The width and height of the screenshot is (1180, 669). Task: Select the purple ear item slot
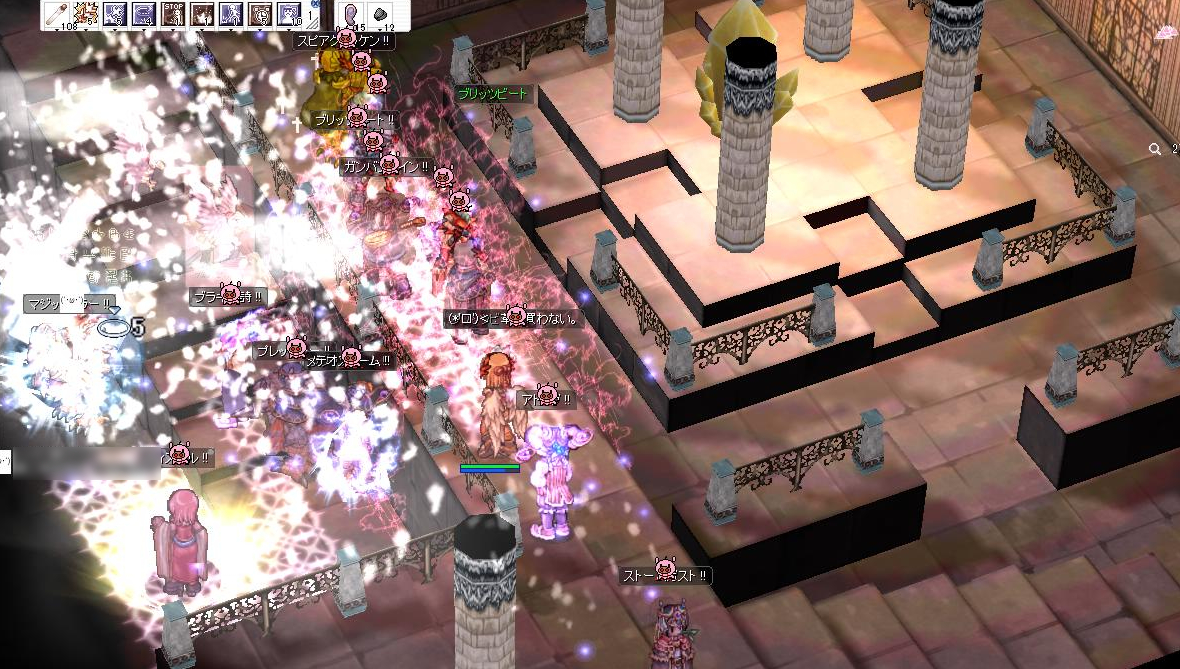352,13
